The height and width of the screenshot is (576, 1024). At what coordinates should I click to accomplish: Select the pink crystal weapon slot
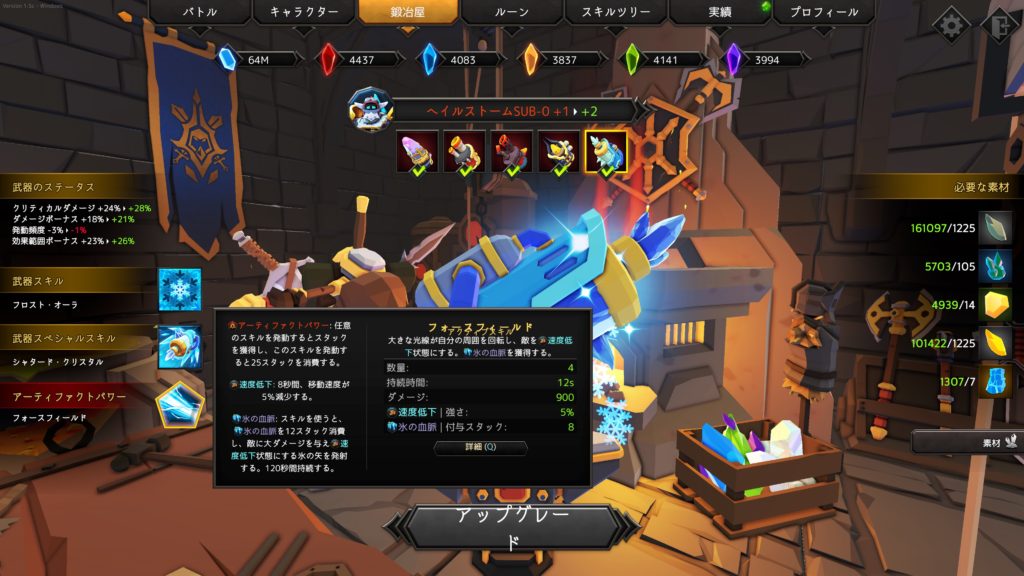(x=416, y=151)
